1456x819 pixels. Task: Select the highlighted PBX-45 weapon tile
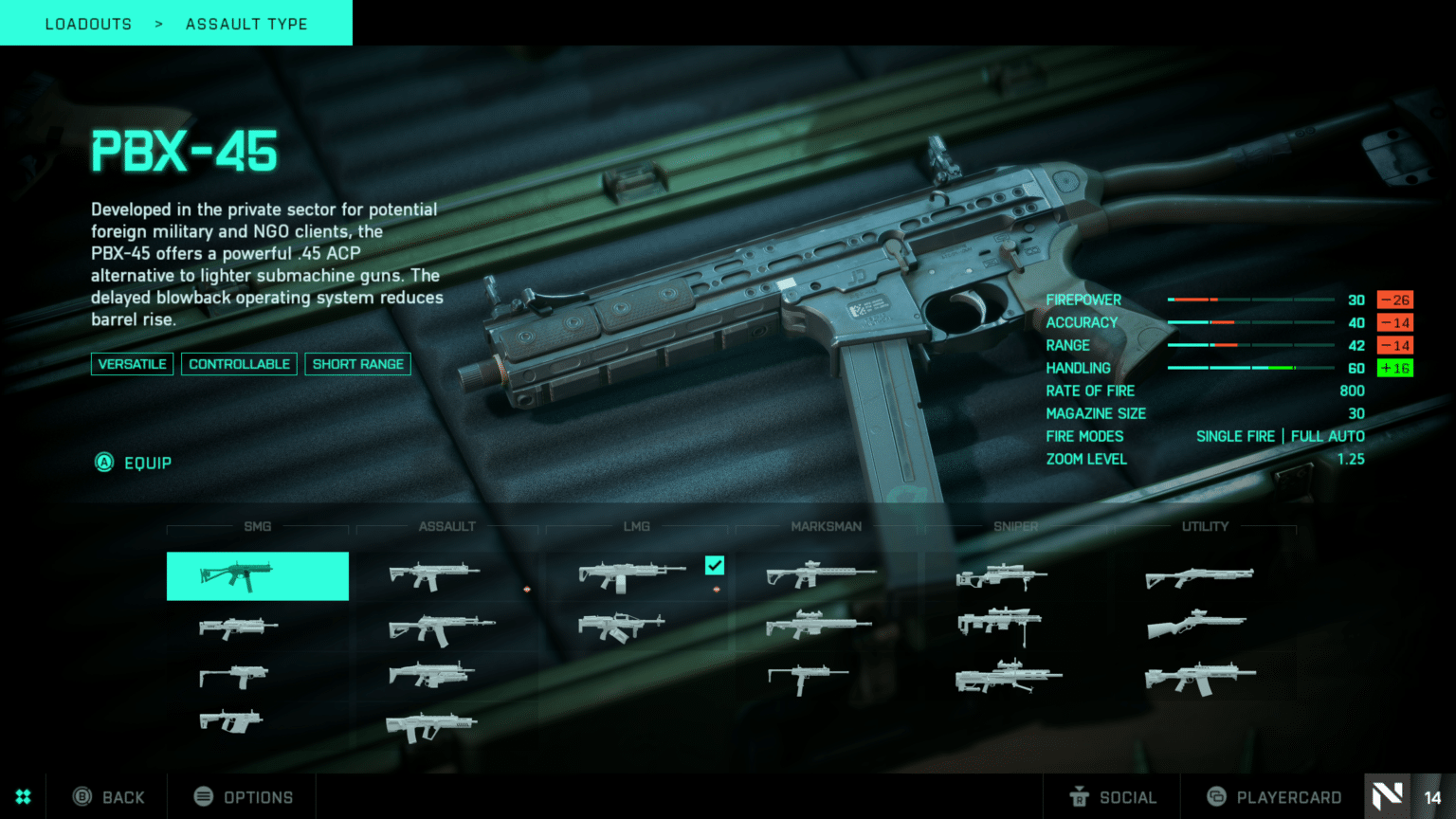[x=257, y=575]
